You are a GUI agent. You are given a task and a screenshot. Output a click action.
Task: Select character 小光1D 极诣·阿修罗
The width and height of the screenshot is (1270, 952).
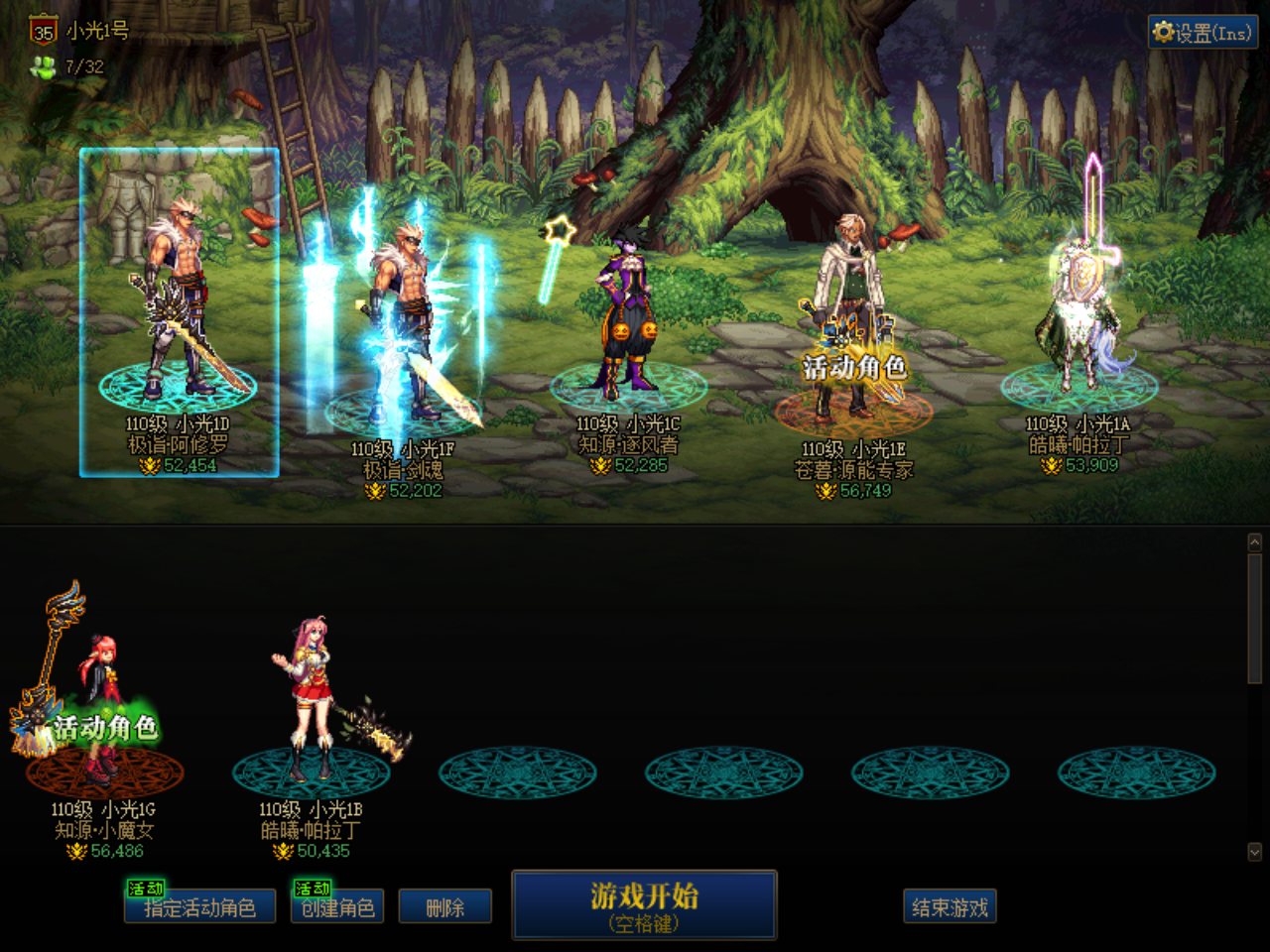coord(179,307)
